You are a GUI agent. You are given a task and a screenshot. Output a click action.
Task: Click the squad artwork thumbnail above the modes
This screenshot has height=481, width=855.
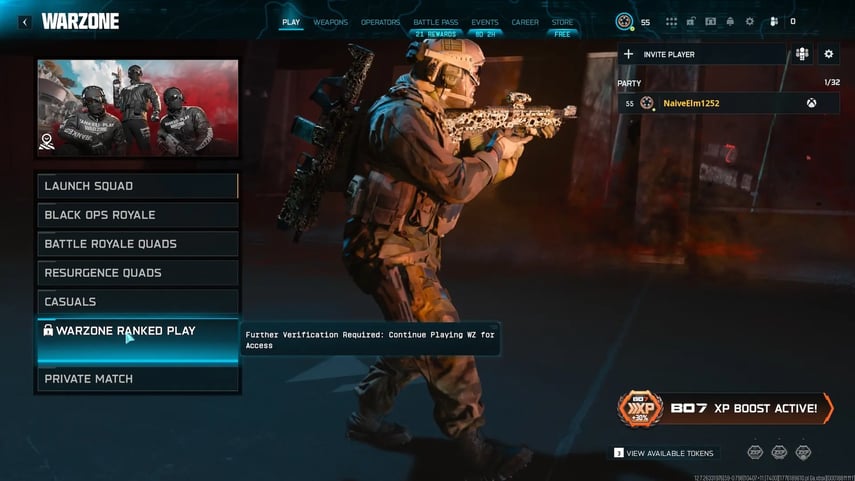pyautogui.click(x=138, y=108)
